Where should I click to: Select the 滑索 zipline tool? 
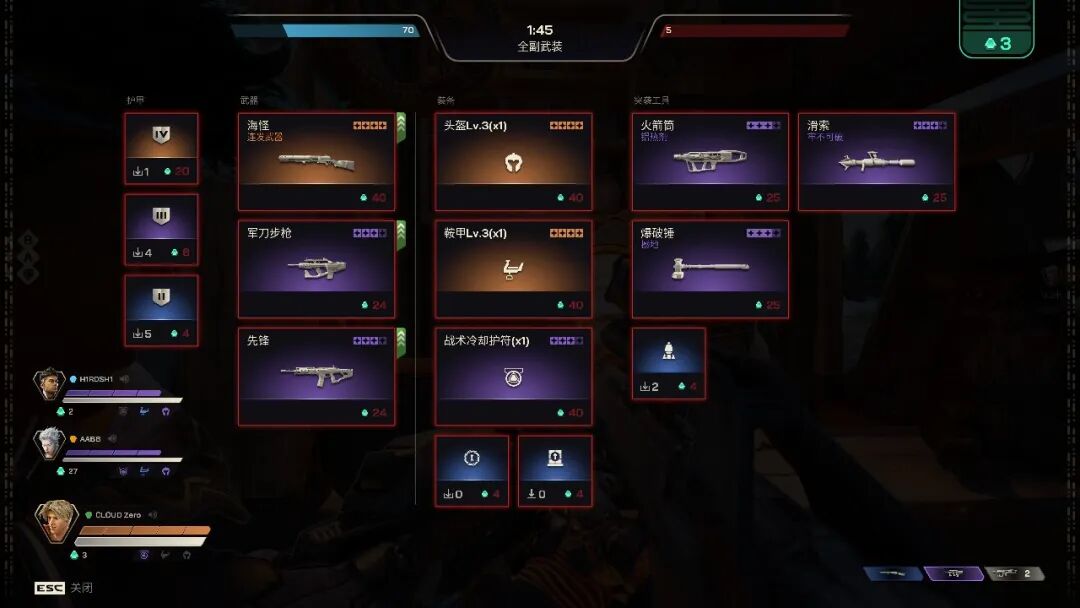coord(876,161)
